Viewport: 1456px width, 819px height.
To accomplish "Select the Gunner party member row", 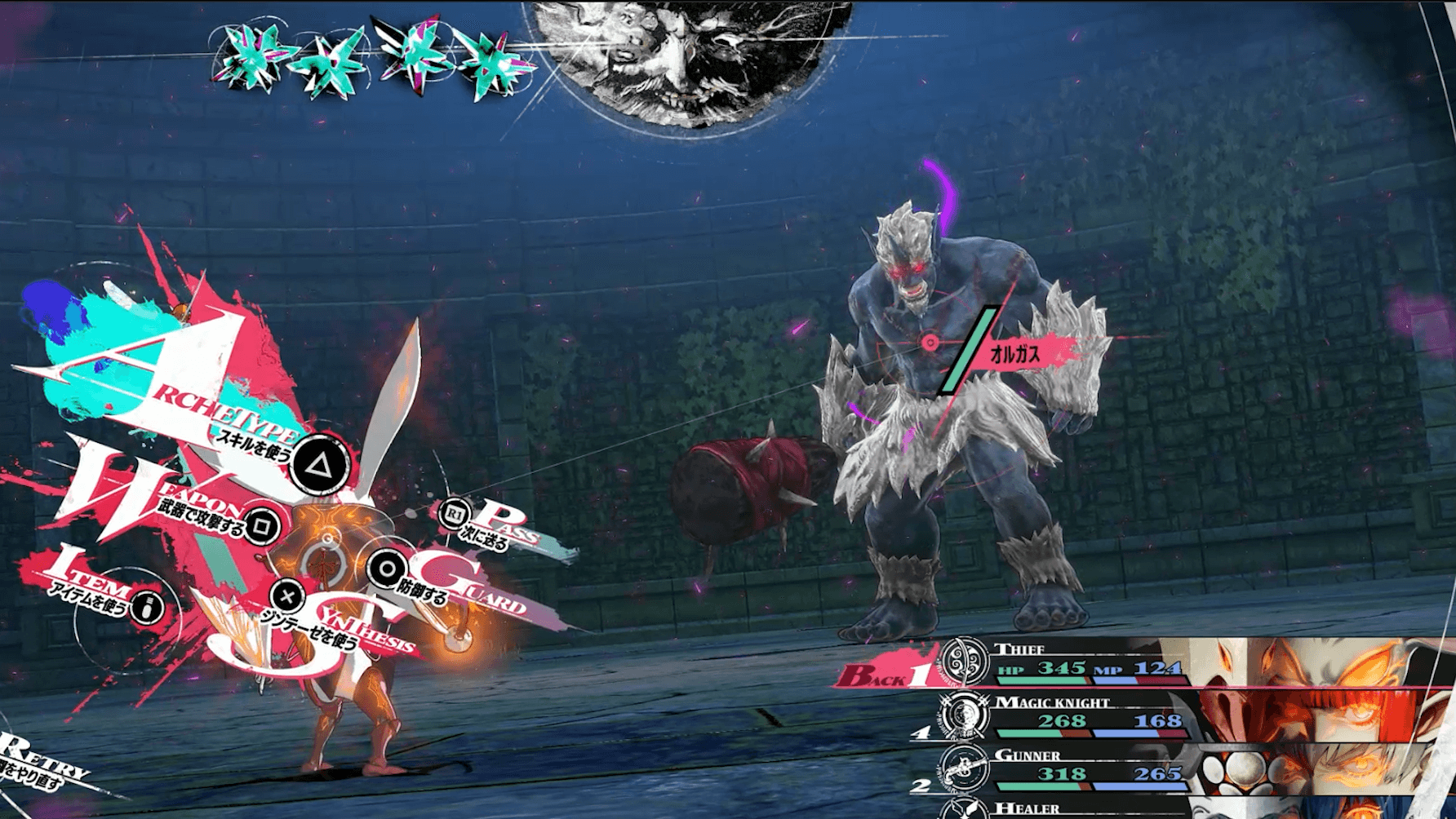I will point(1143,768).
